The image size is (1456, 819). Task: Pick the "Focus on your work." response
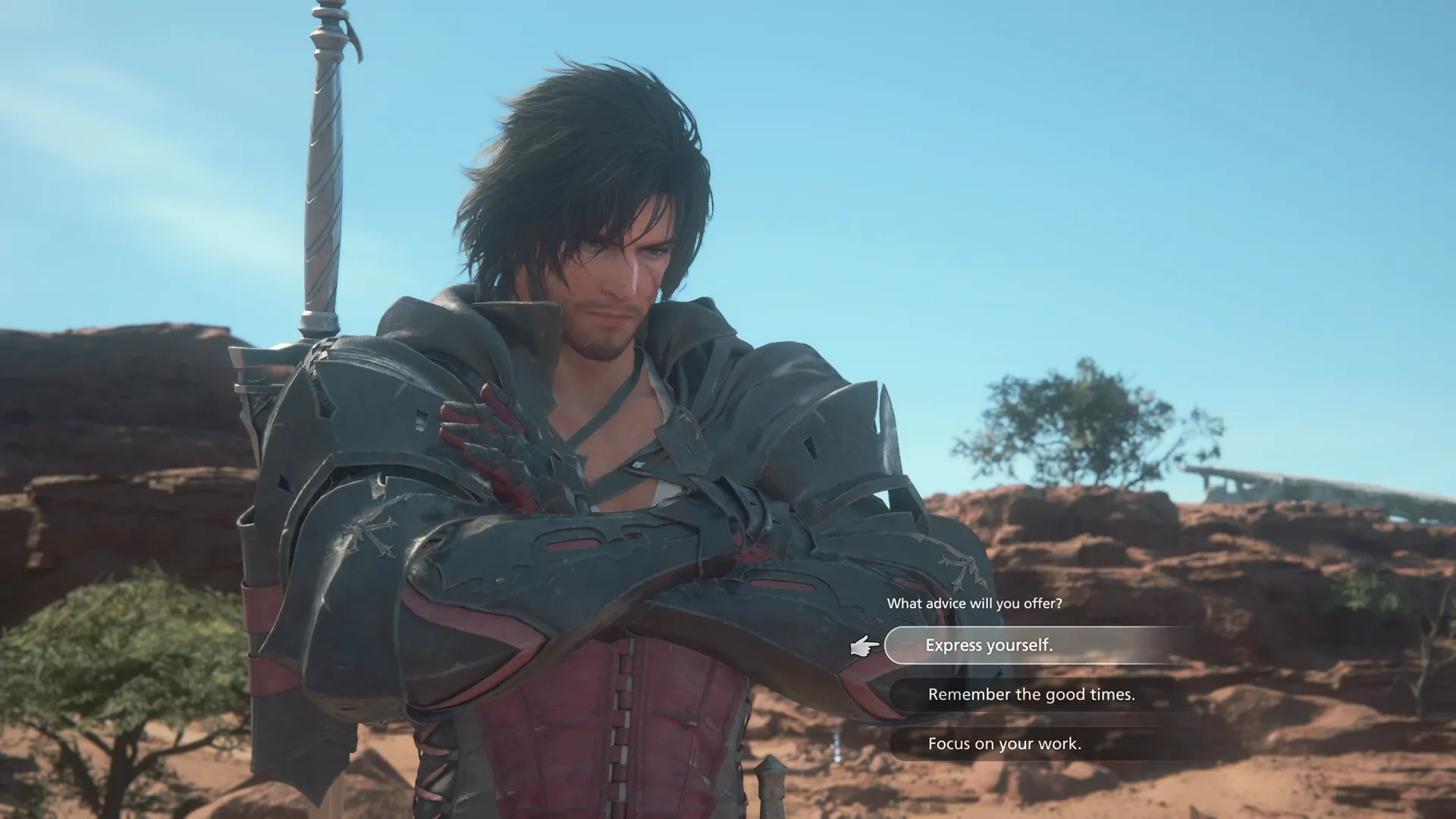(1004, 744)
